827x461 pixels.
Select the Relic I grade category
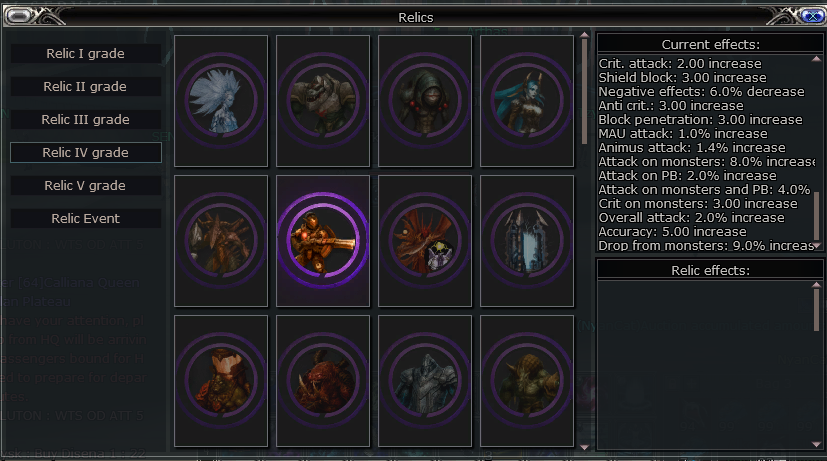tap(85, 54)
